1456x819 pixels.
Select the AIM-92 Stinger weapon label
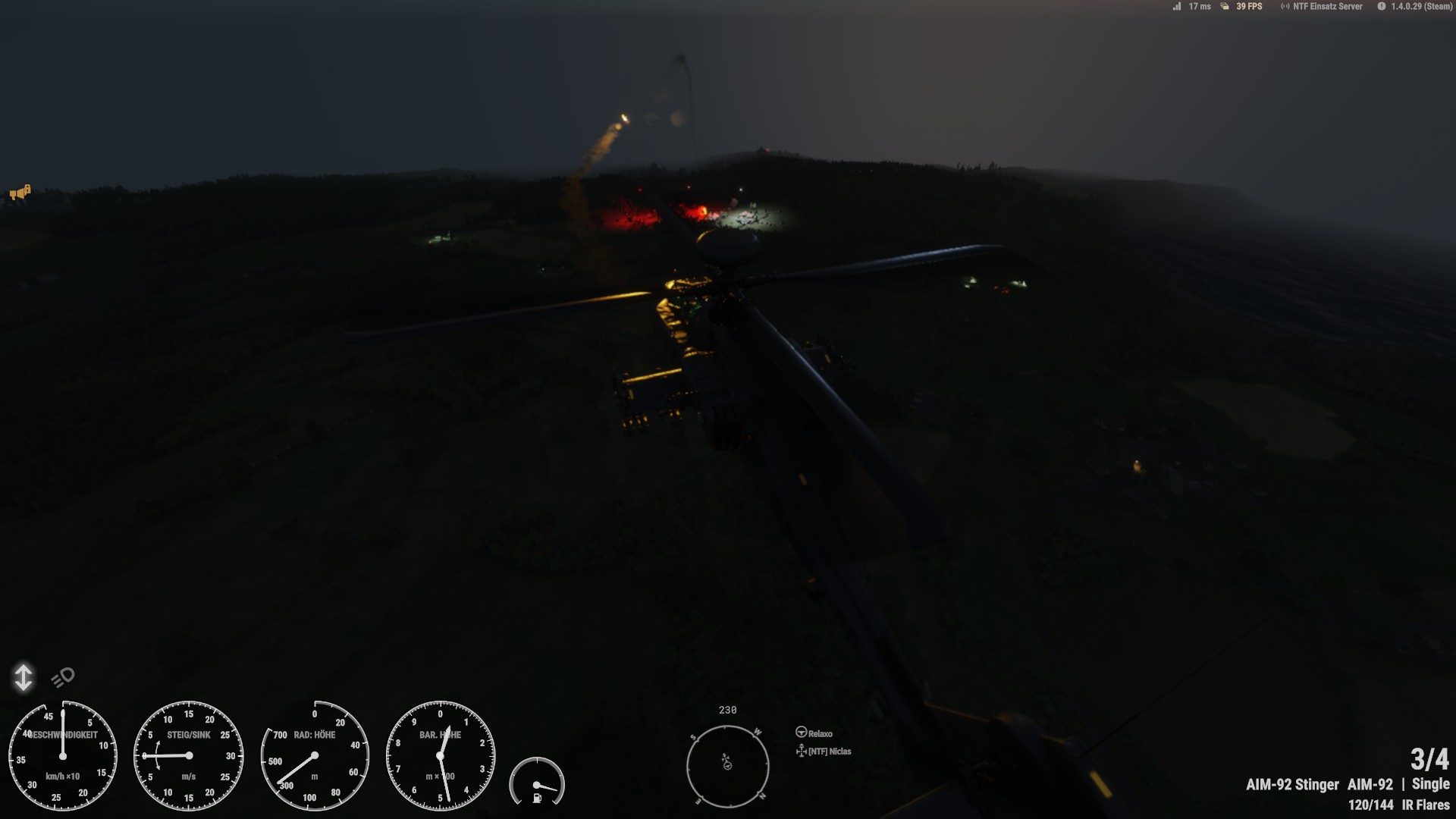tap(1291, 785)
